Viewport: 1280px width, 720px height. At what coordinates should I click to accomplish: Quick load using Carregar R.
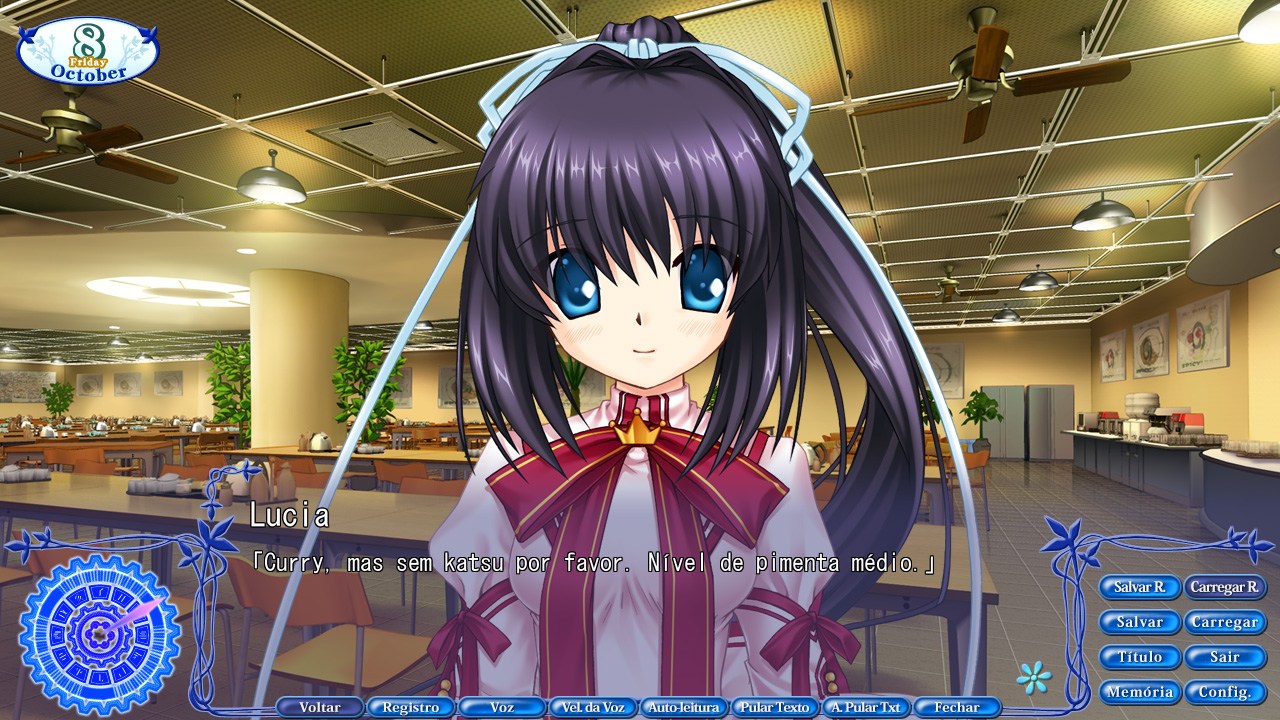tap(1227, 587)
